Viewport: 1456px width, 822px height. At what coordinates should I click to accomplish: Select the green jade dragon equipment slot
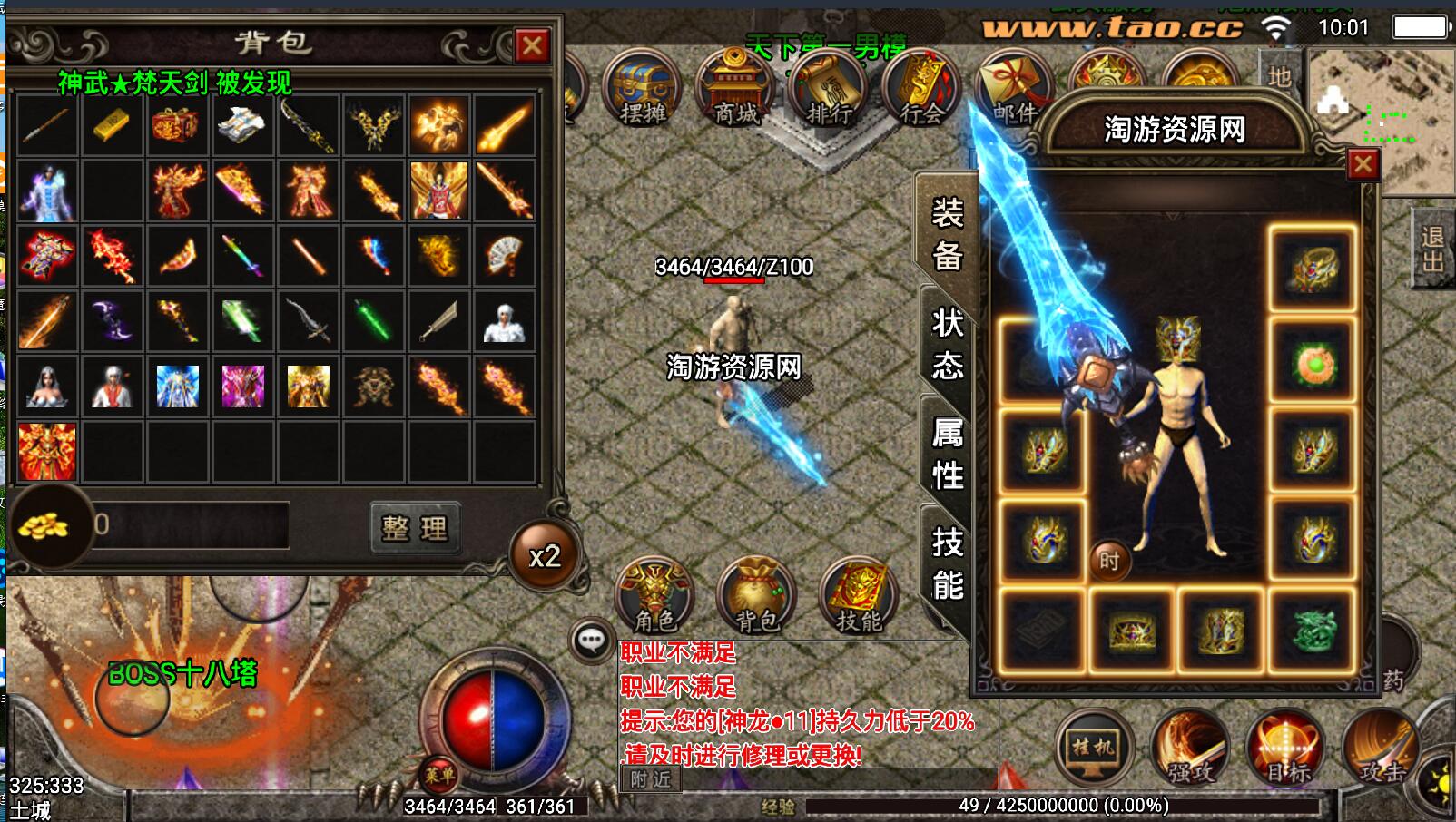[1313, 630]
